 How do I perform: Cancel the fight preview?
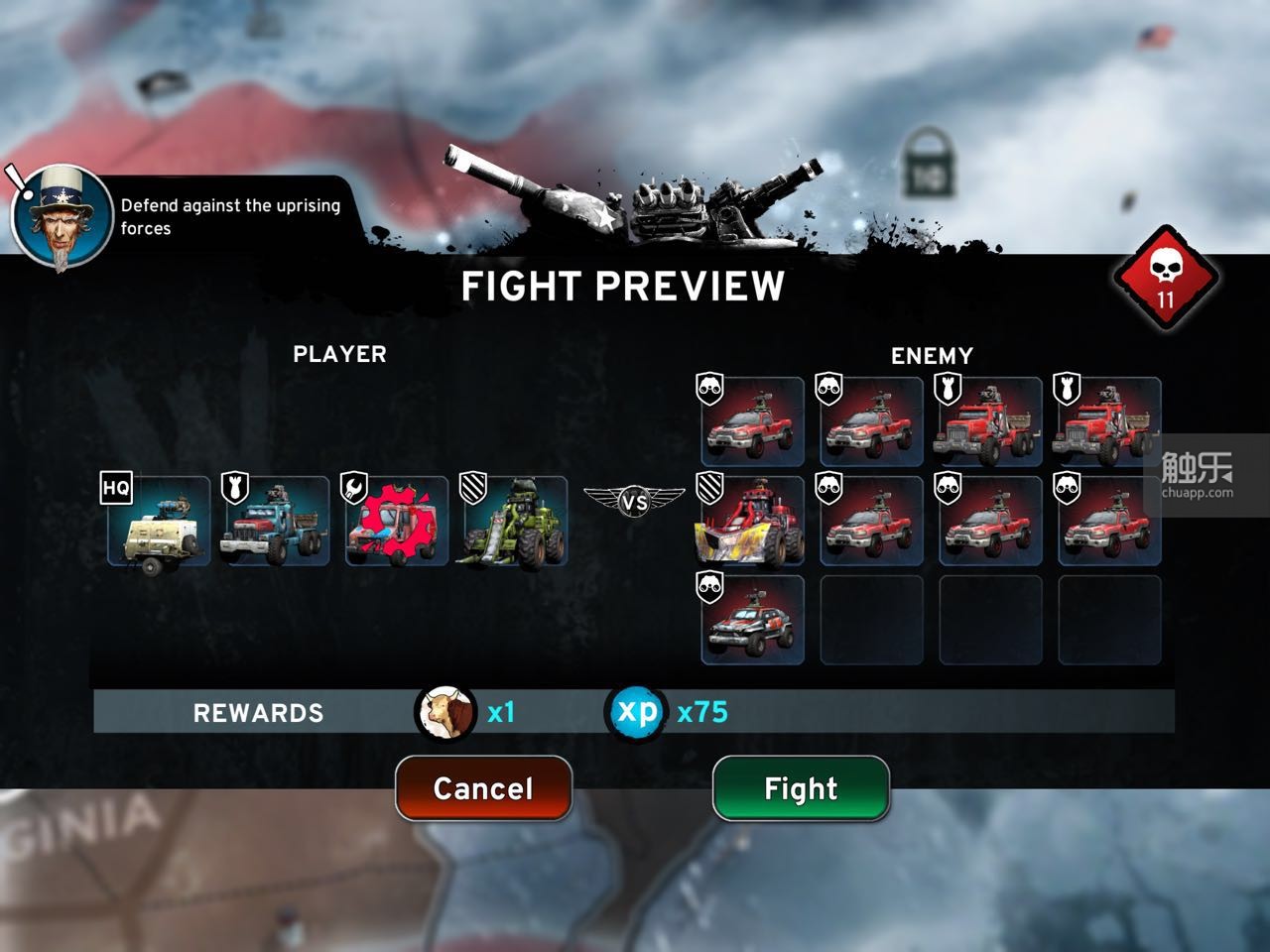(x=483, y=788)
